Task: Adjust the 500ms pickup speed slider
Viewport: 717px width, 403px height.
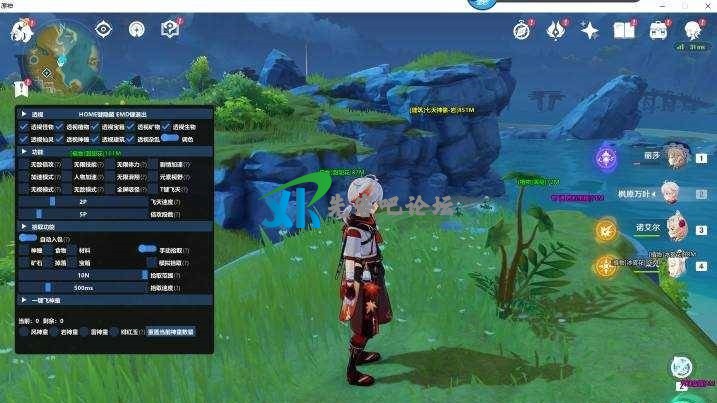Action: click(x=84, y=286)
